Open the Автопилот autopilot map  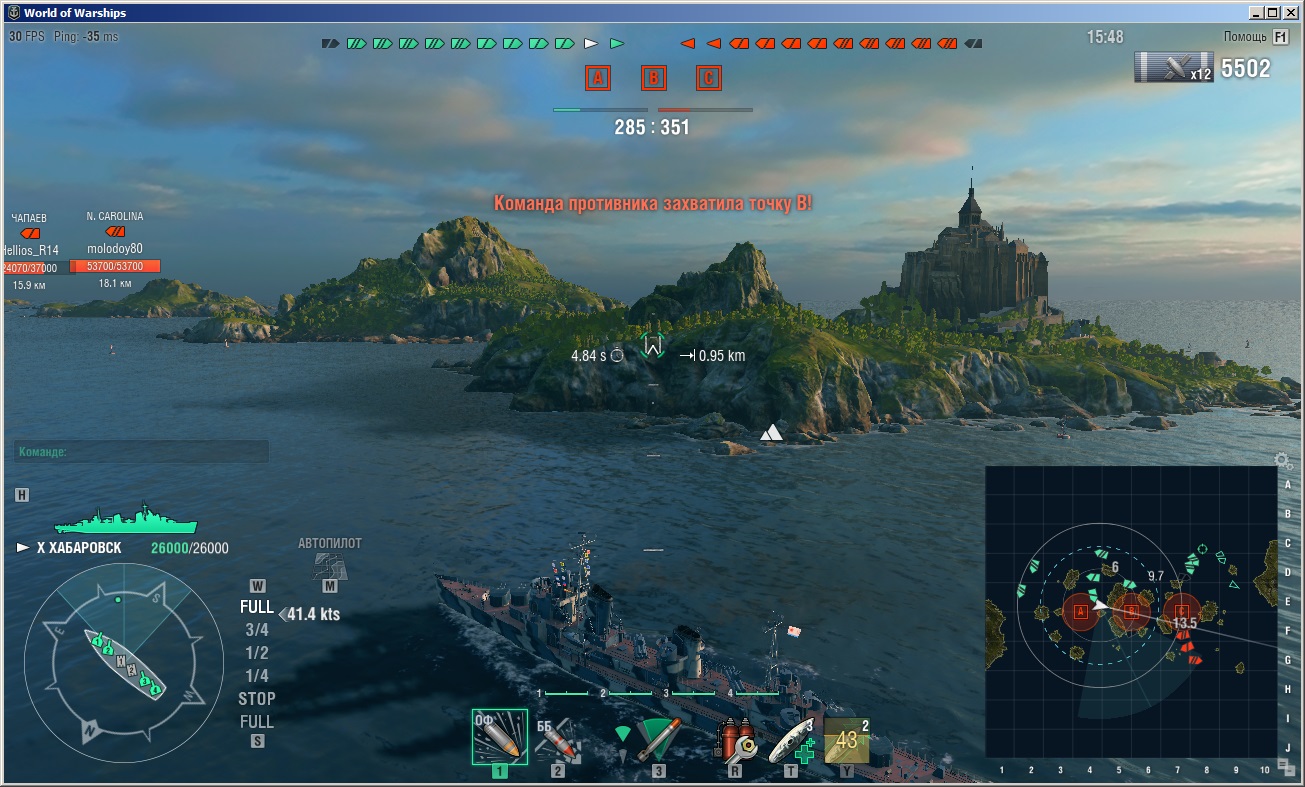pos(330,567)
